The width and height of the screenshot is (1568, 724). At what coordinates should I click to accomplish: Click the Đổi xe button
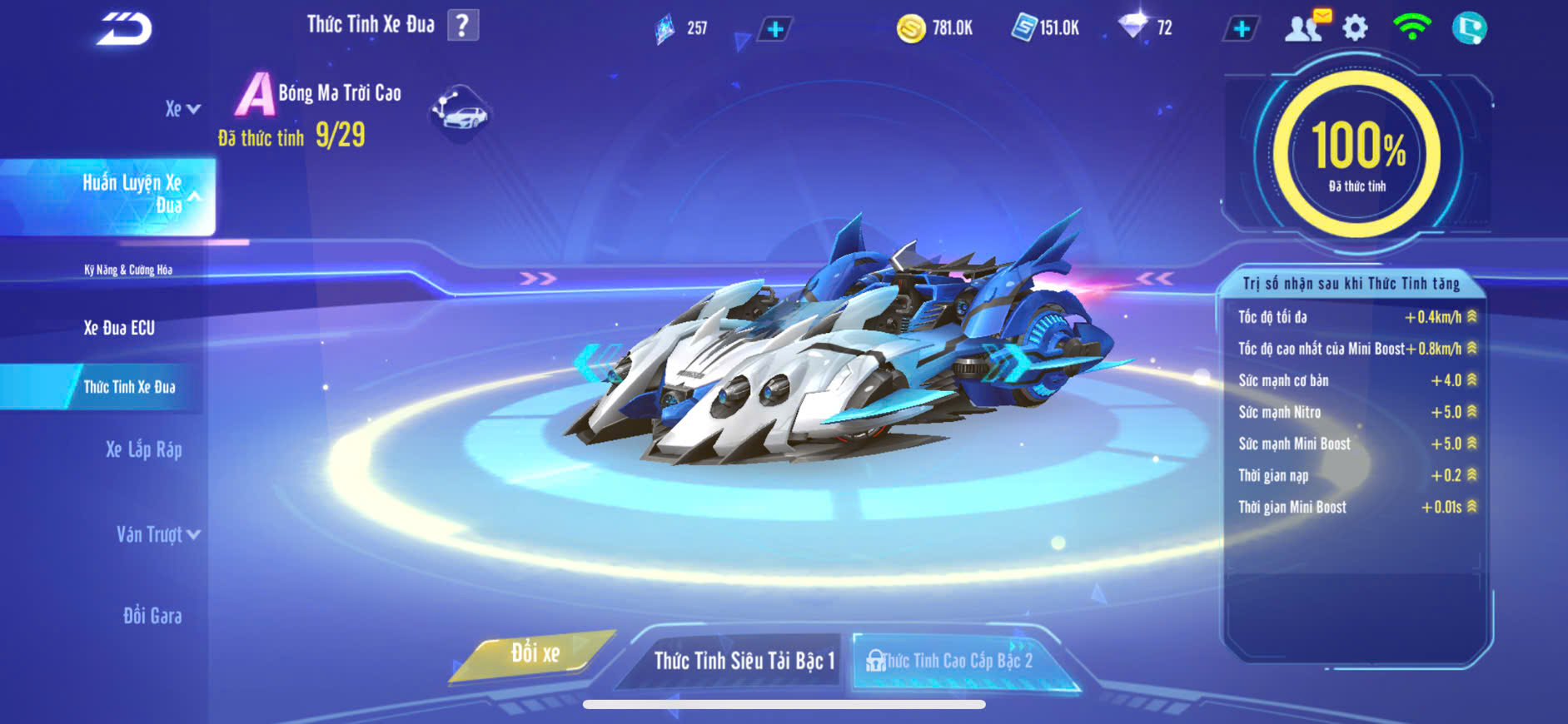click(x=535, y=654)
